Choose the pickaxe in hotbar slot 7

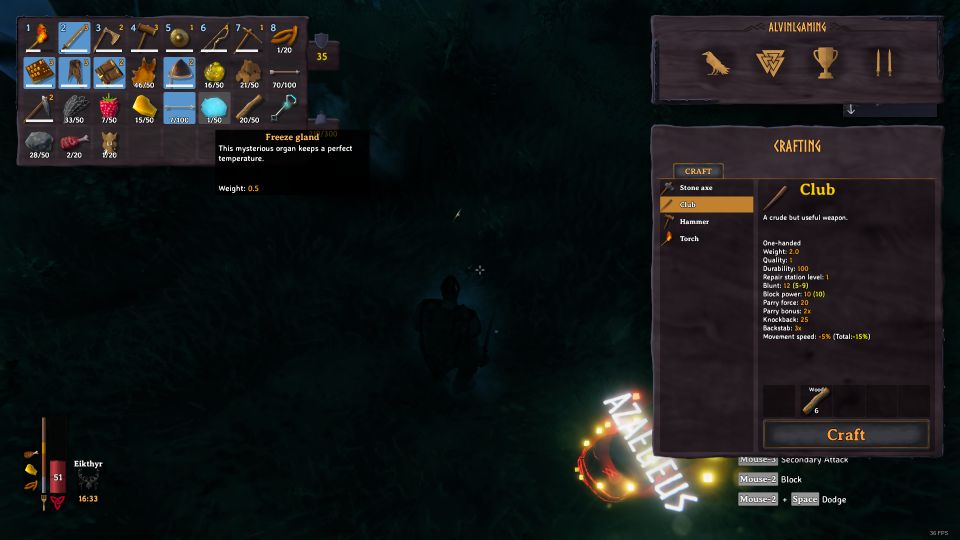click(250, 39)
